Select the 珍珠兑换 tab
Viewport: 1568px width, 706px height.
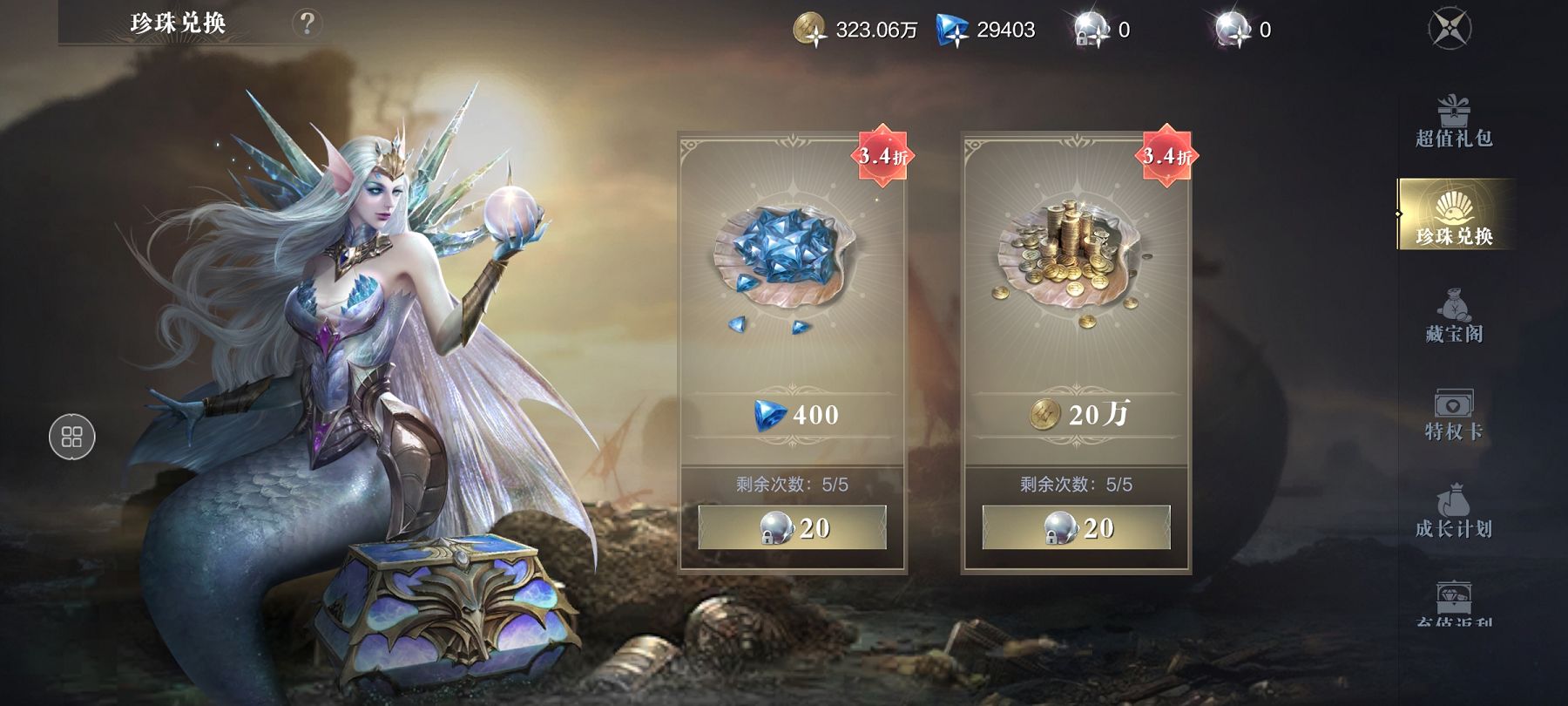[x=1453, y=215]
